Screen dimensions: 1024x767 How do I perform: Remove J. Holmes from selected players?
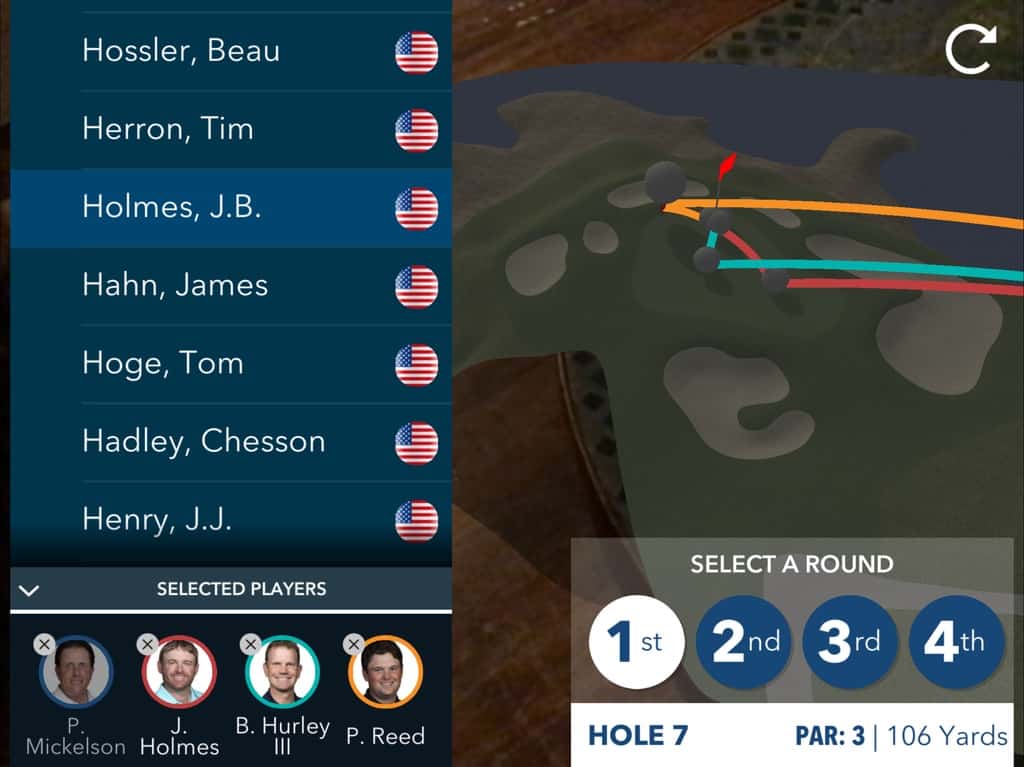(x=148, y=645)
